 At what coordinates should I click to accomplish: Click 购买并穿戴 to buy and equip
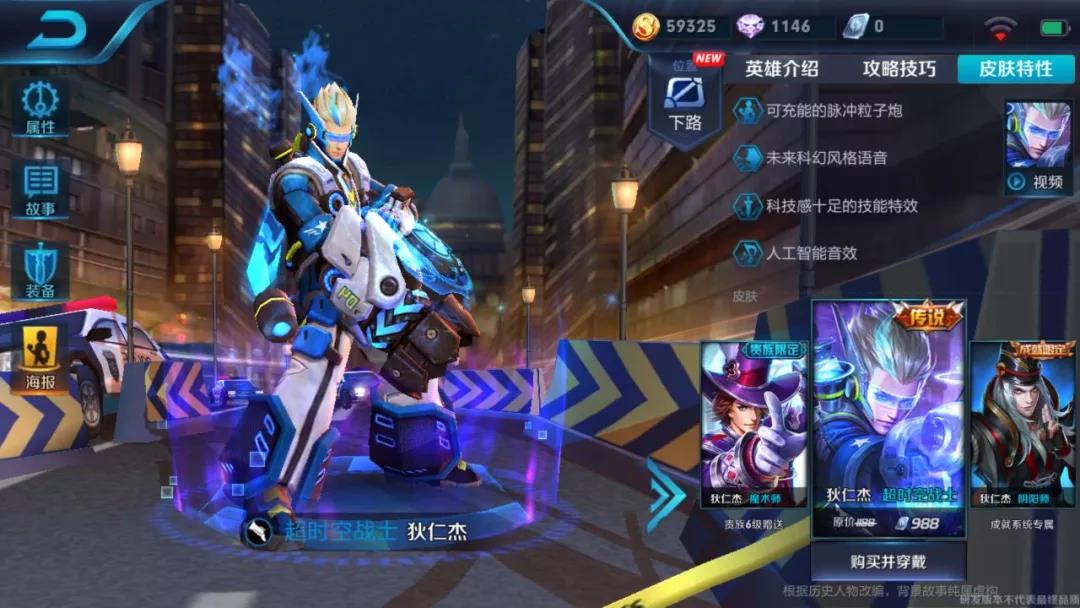[888, 561]
